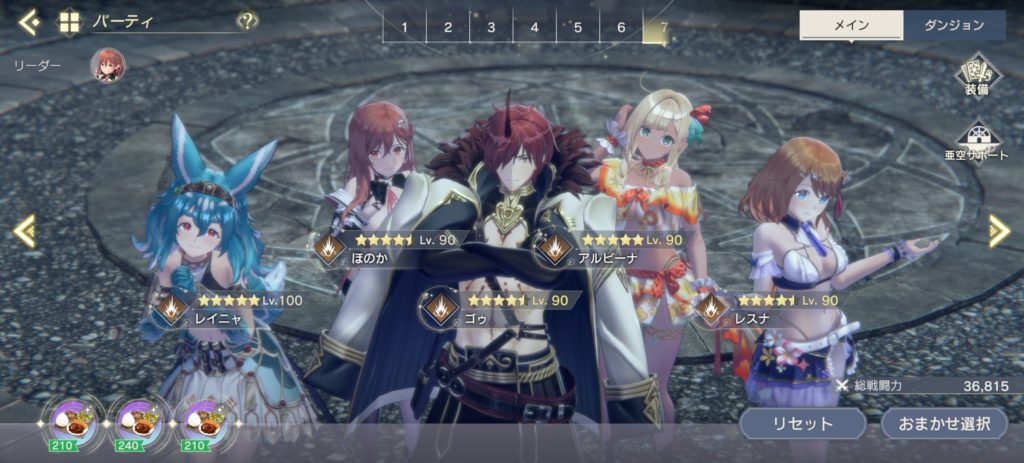Switch to party slot 3
This screenshot has width=1024, height=463.
tap(491, 27)
